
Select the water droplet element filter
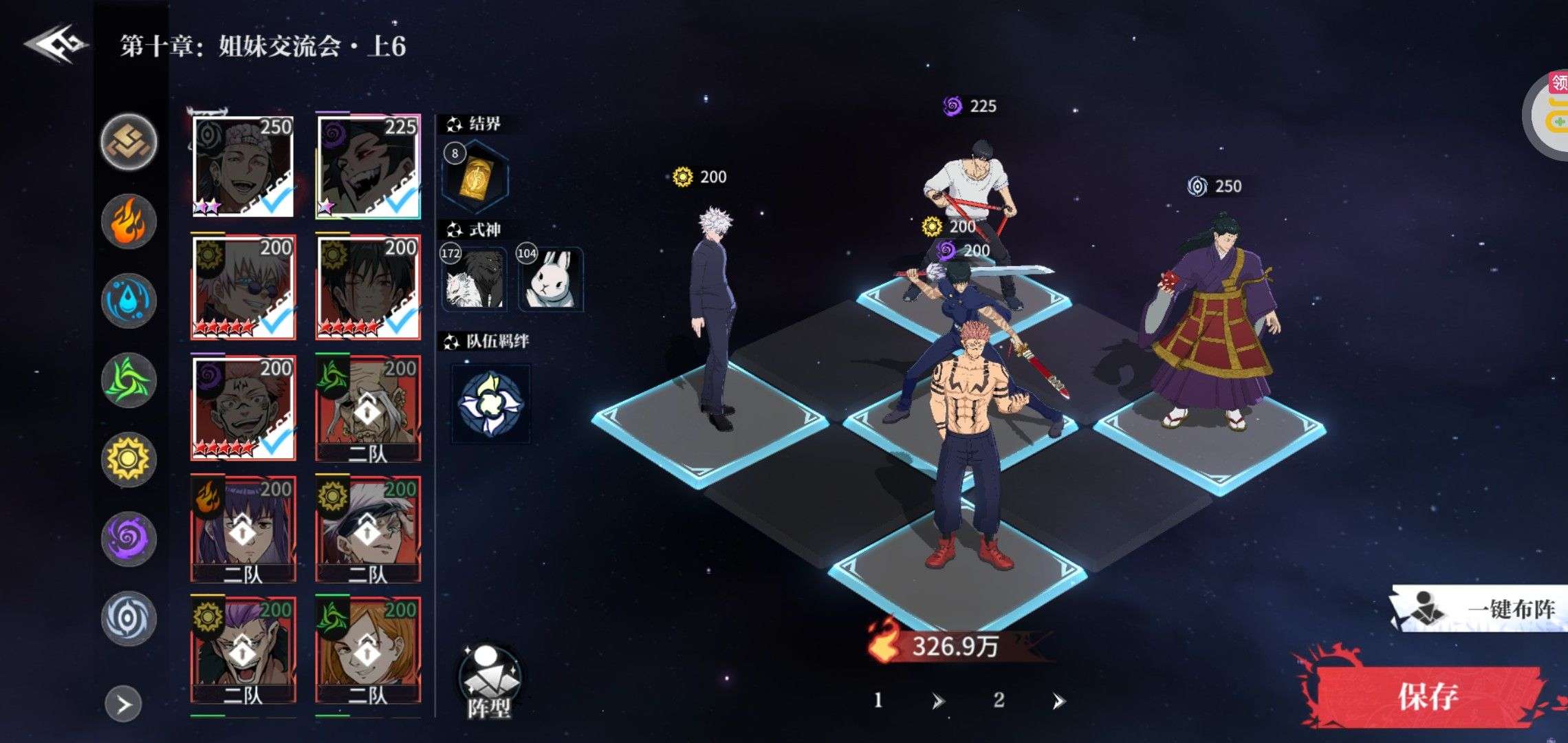click(129, 301)
